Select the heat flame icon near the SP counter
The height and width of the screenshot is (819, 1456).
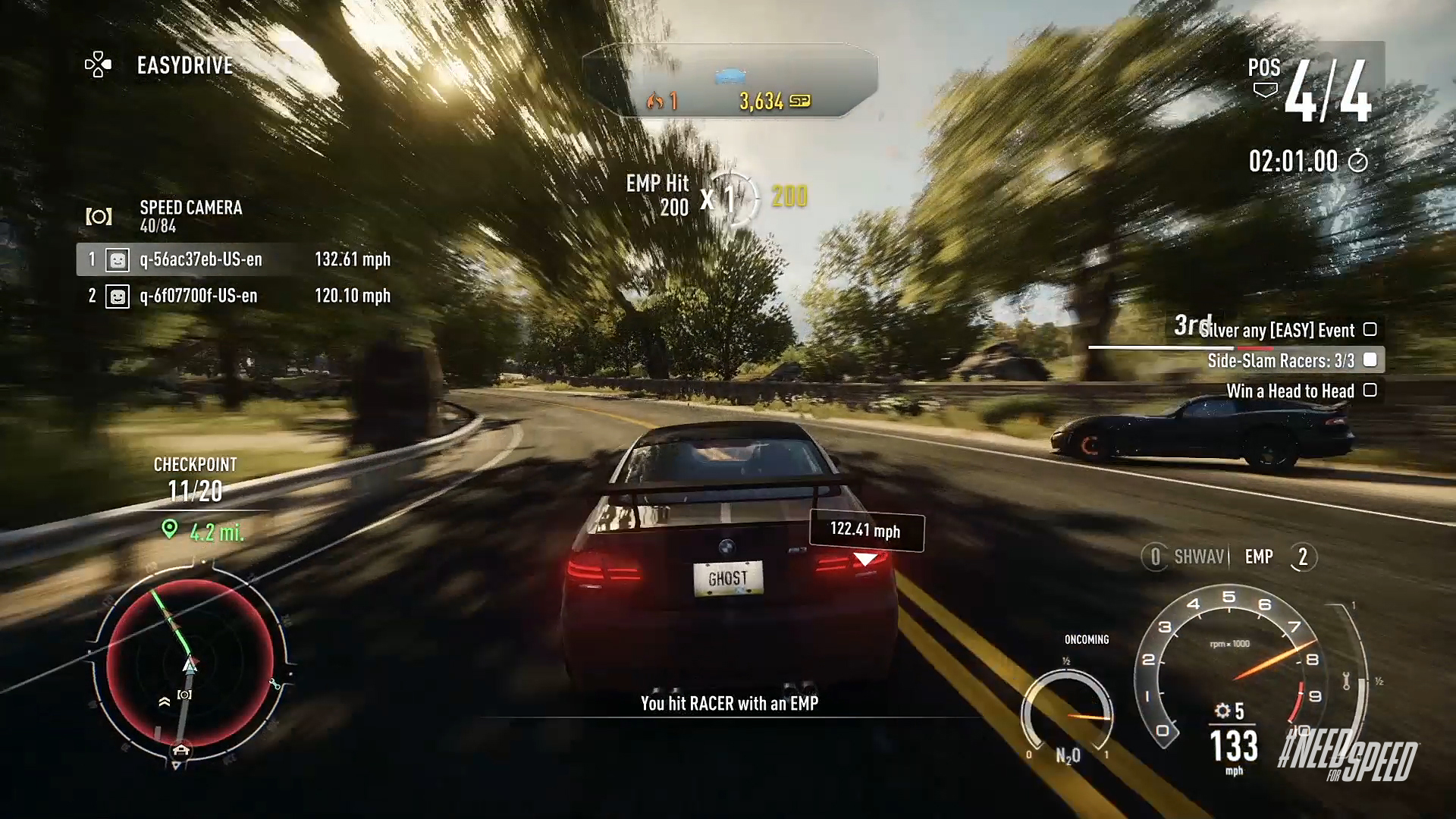click(655, 102)
